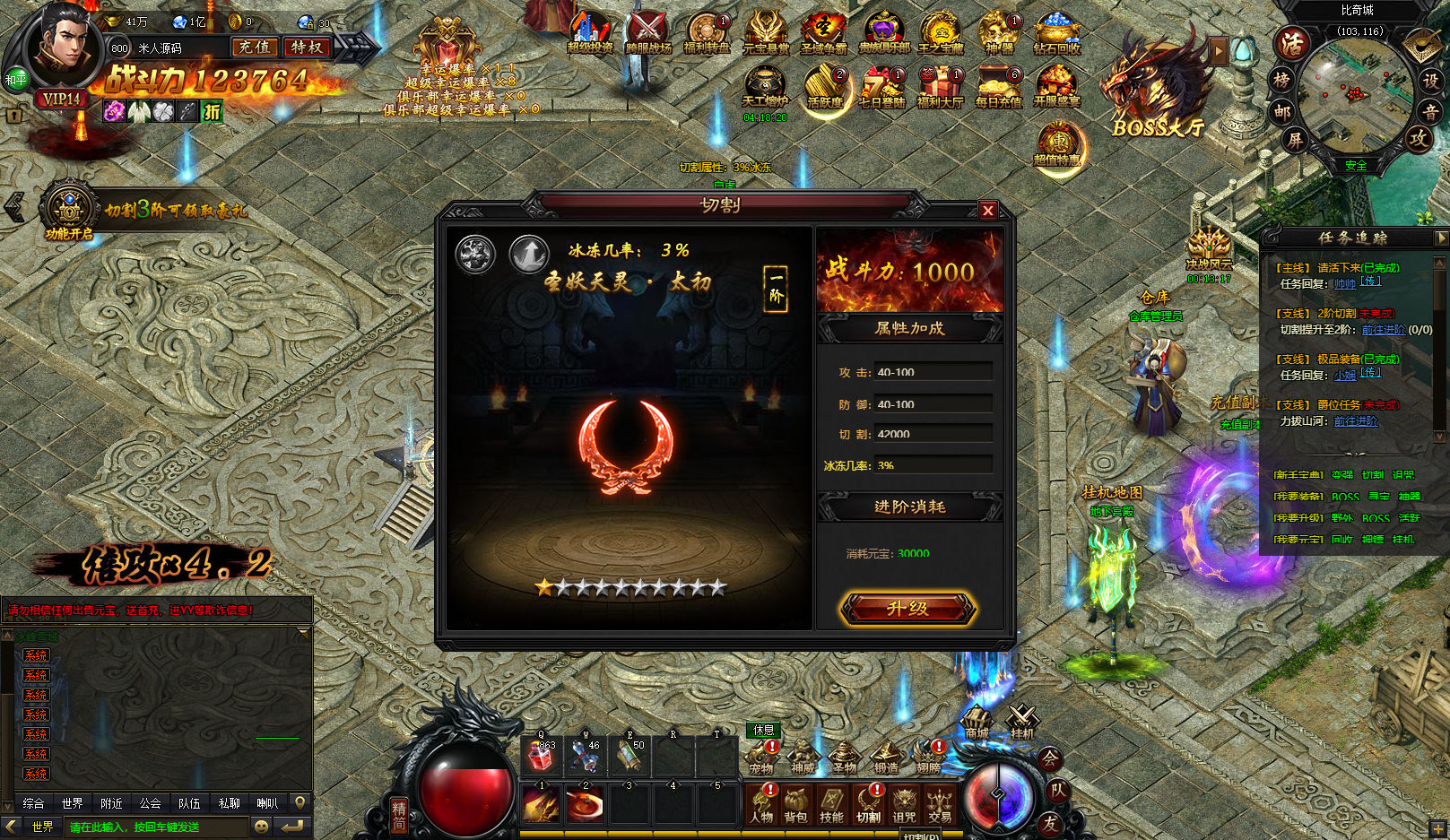Open the 每日充值 daily recharge chest

click(999, 88)
